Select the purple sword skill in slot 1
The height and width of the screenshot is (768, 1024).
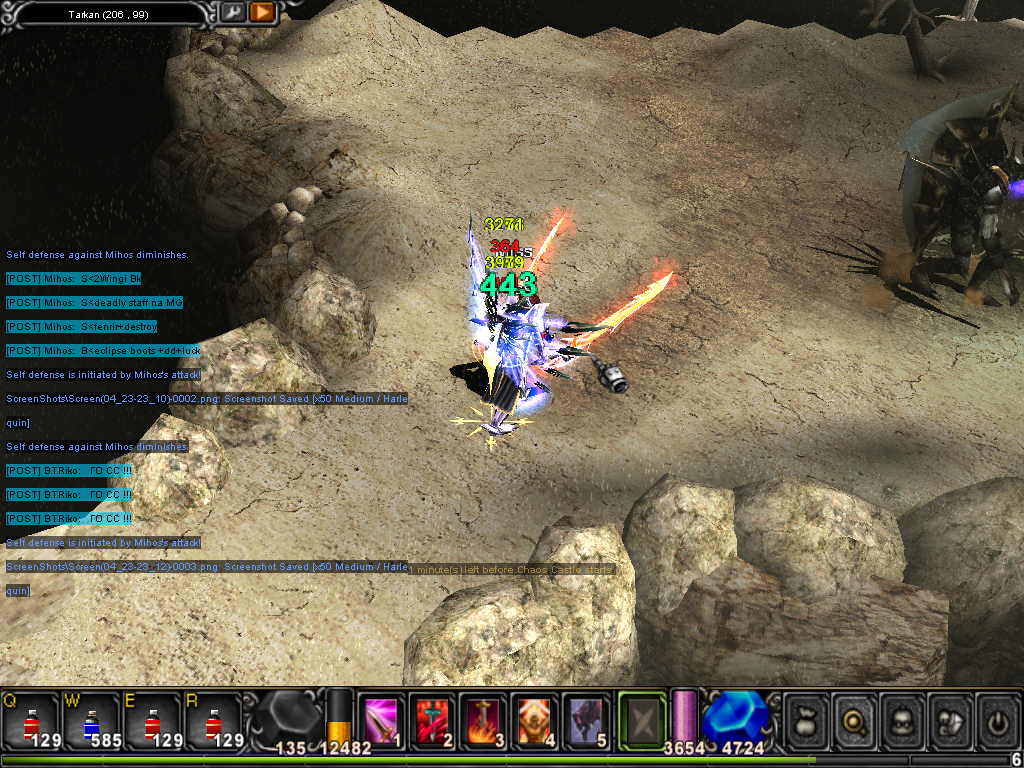point(381,720)
